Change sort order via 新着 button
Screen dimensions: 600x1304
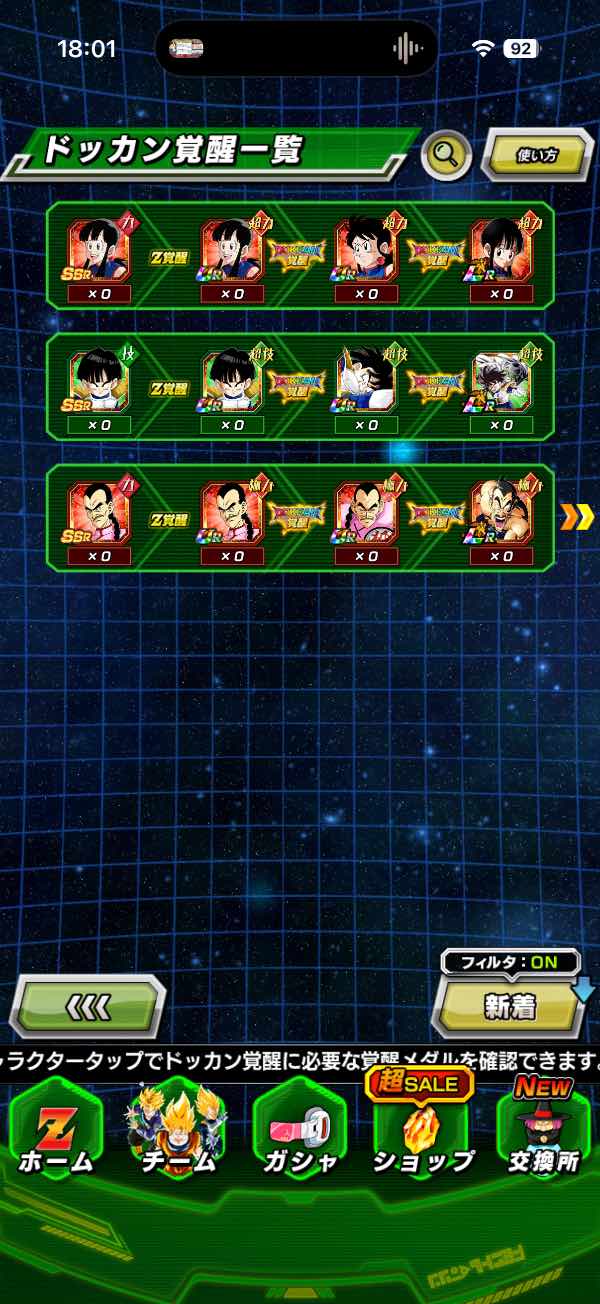point(510,1007)
